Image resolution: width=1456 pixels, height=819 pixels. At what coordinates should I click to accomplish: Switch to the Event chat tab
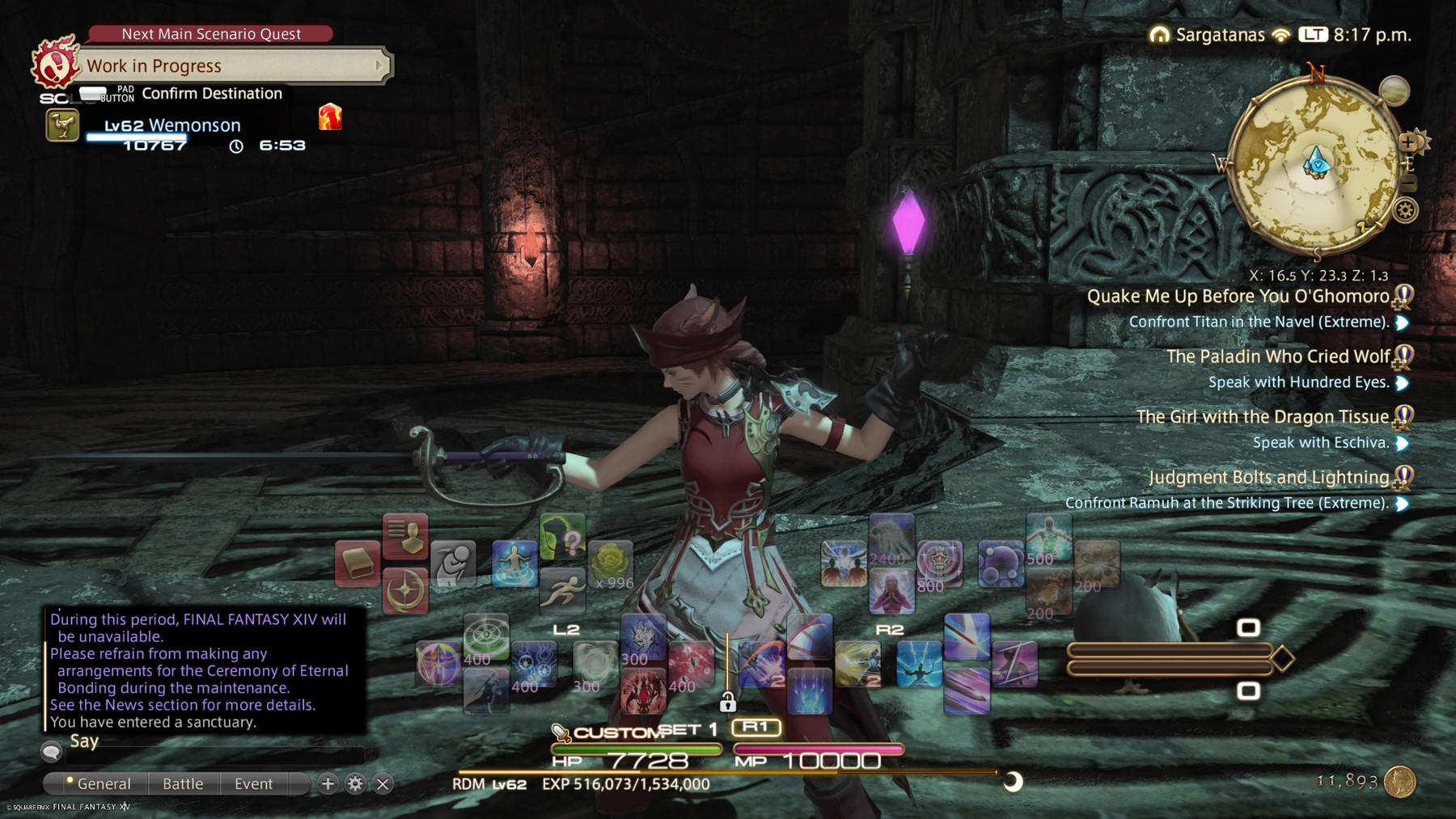pos(253,783)
